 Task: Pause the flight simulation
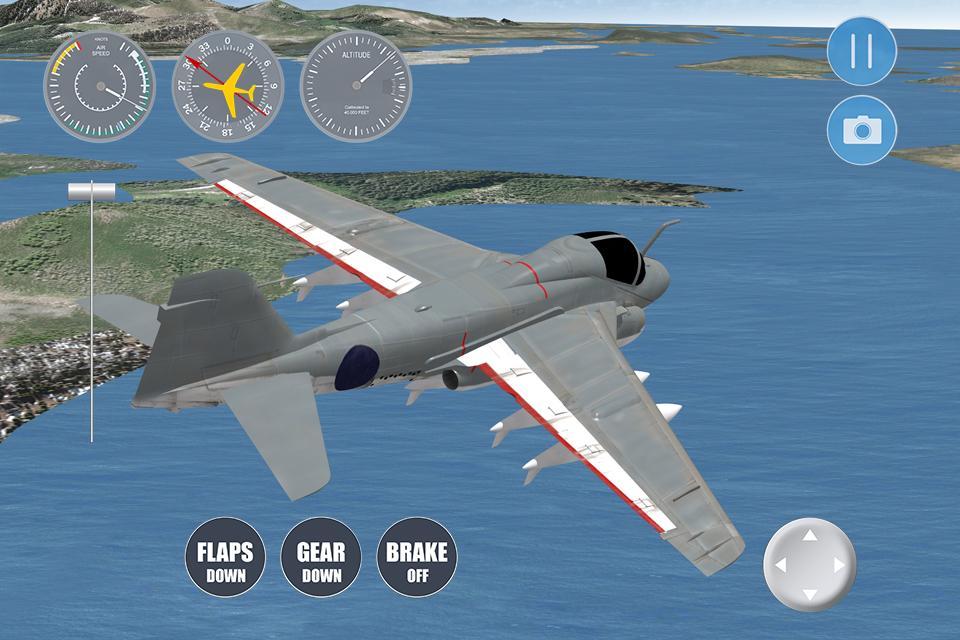coord(862,50)
